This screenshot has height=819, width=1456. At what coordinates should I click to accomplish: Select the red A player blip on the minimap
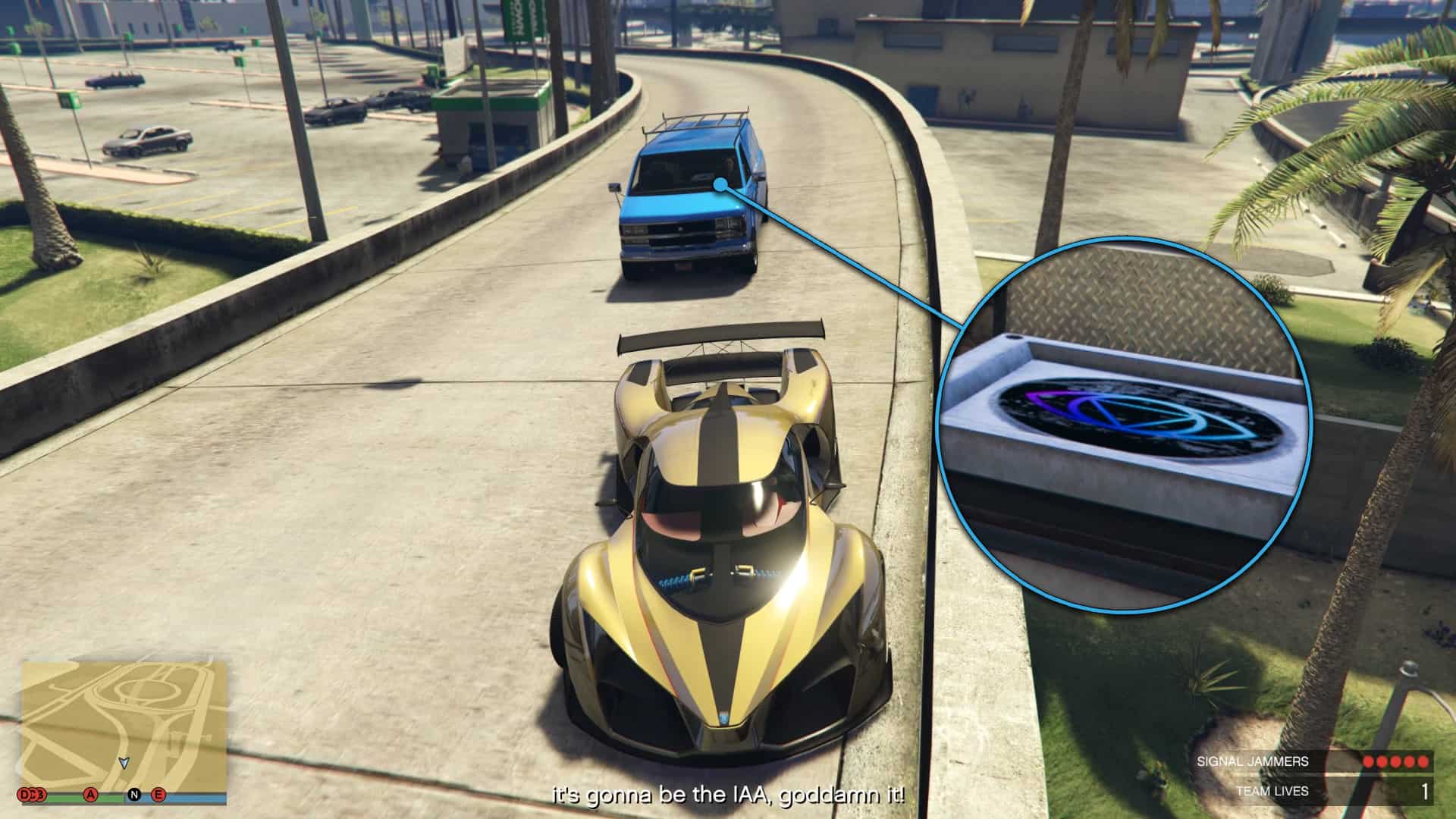click(89, 795)
